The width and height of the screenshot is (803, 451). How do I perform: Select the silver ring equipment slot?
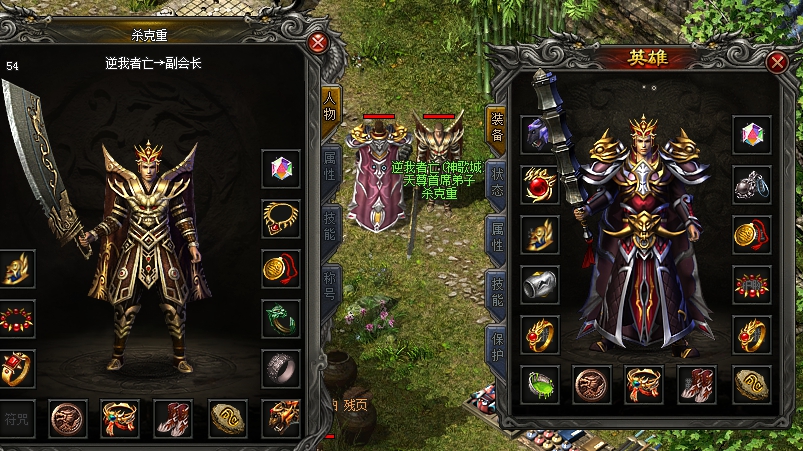pyautogui.click(x=281, y=368)
